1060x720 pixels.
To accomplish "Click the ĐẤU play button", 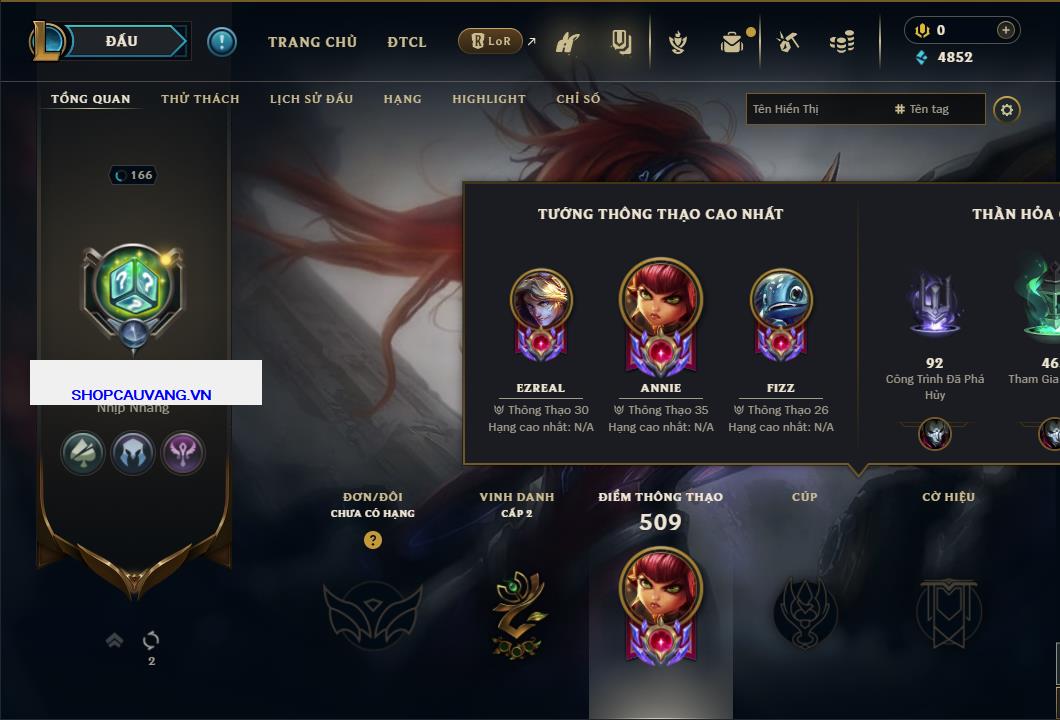I will [122, 41].
